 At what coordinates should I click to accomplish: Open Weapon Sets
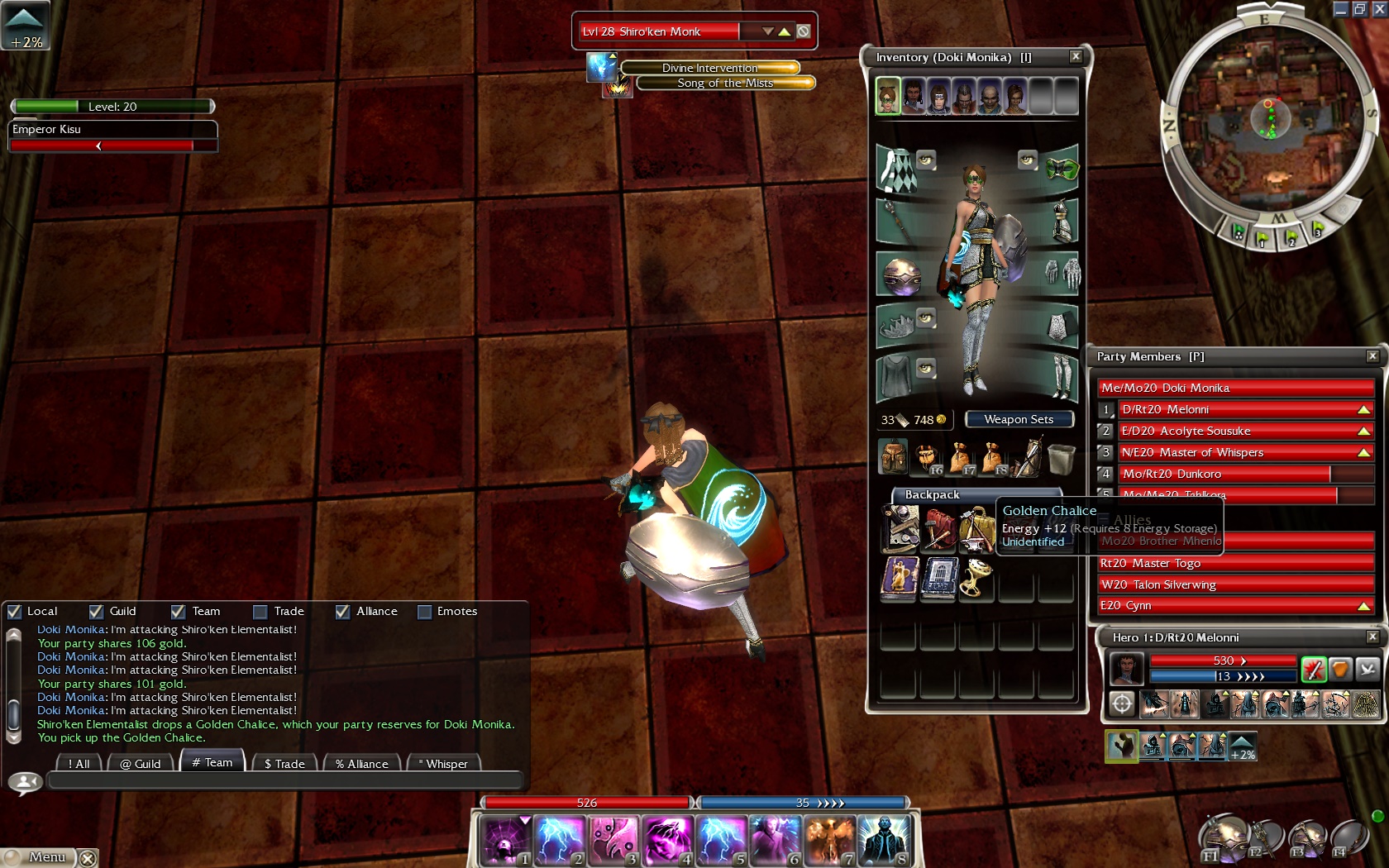(x=1019, y=420)
